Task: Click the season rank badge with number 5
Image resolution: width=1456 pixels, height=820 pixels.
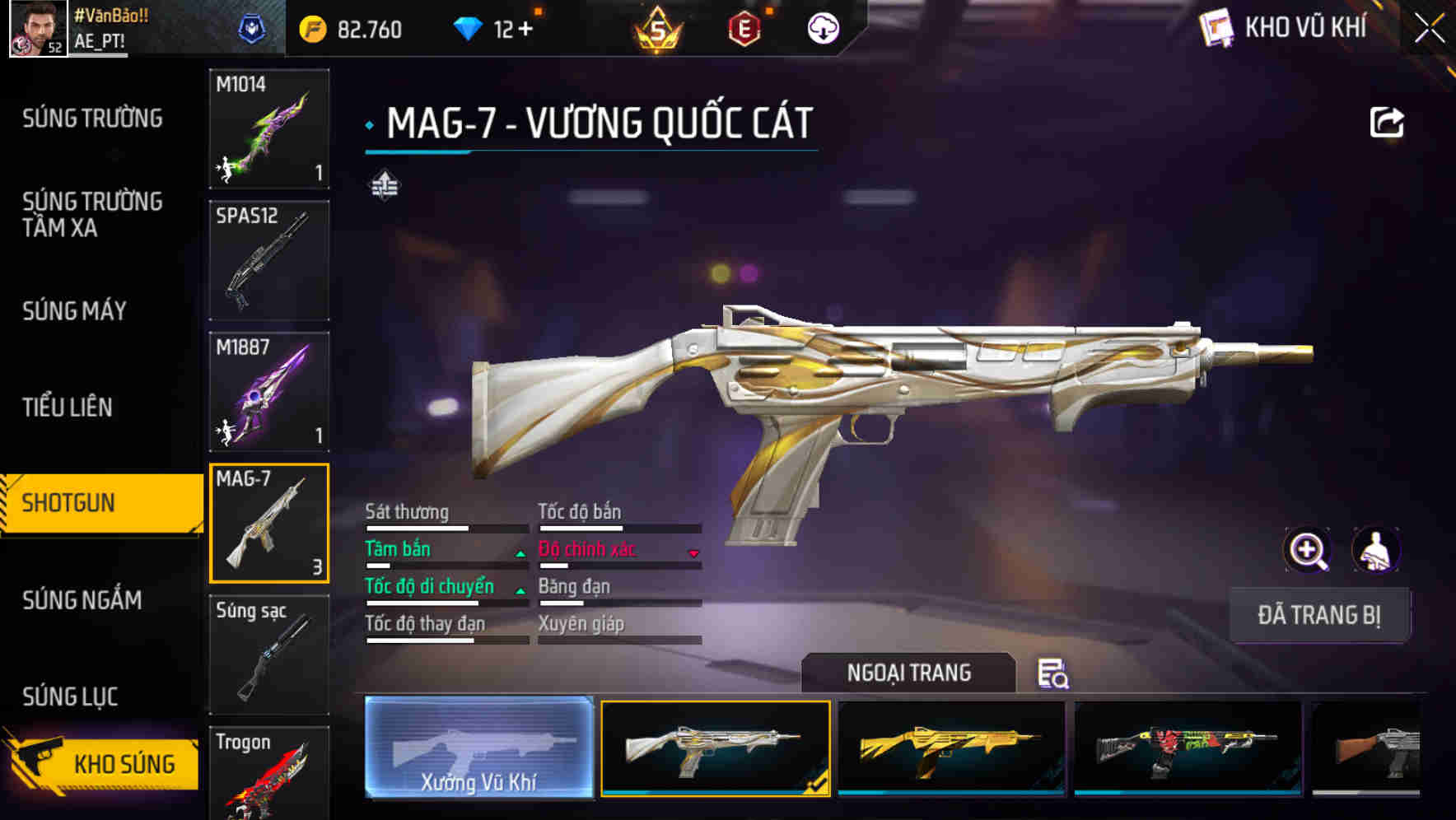Action: [x=659, y=29]
